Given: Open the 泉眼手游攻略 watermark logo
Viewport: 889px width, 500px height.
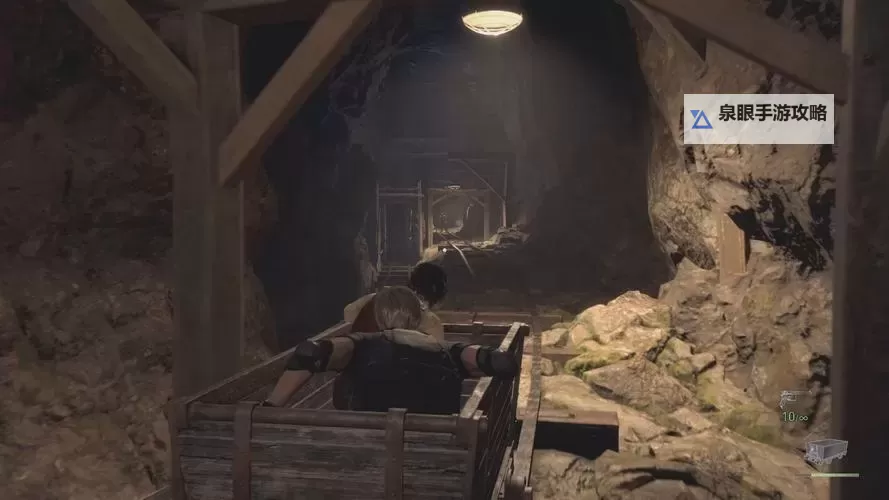Looking at the screenshot, I should (702, 119).
